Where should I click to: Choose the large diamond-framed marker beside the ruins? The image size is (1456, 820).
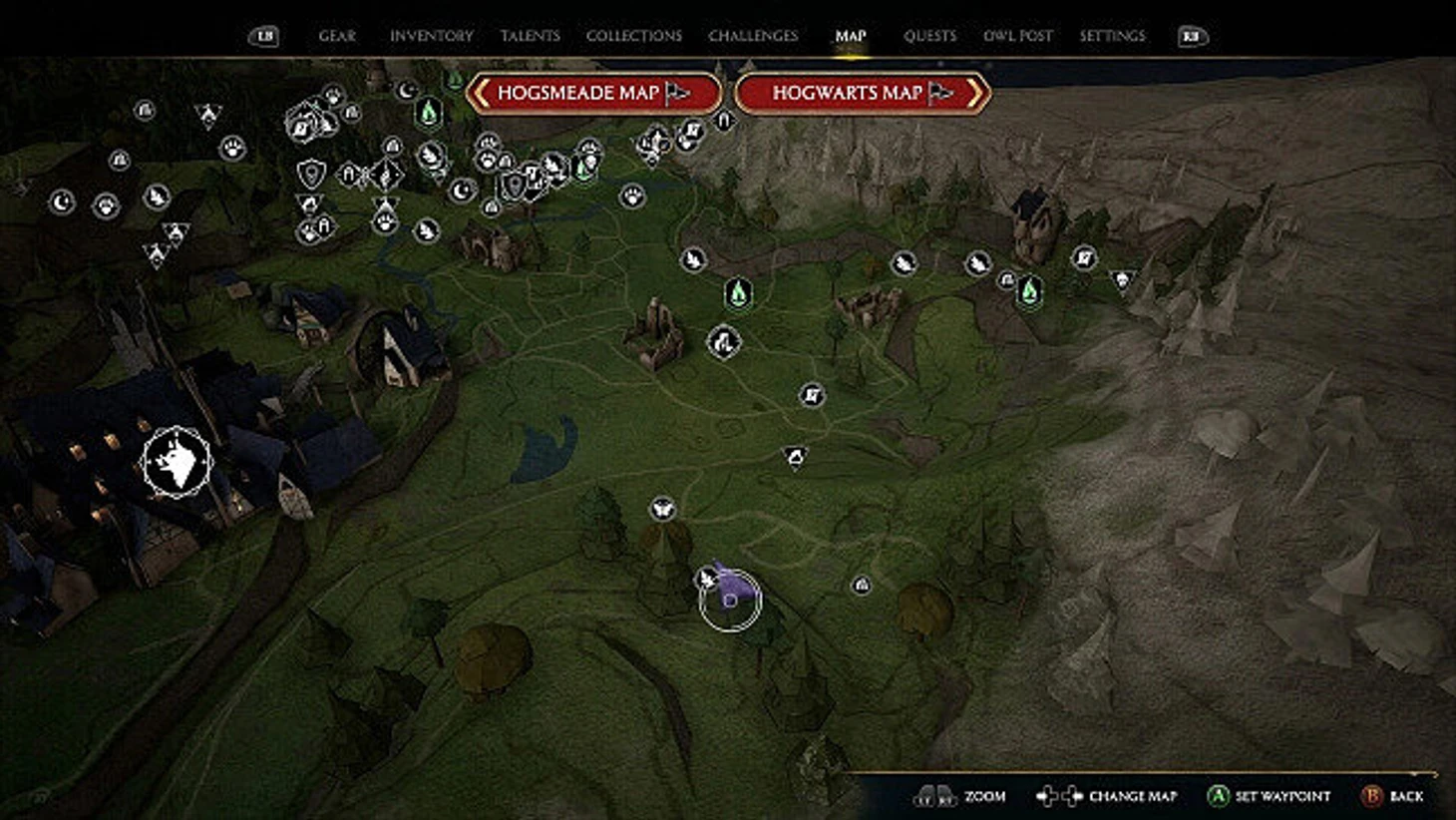click(x=724, y=342)
